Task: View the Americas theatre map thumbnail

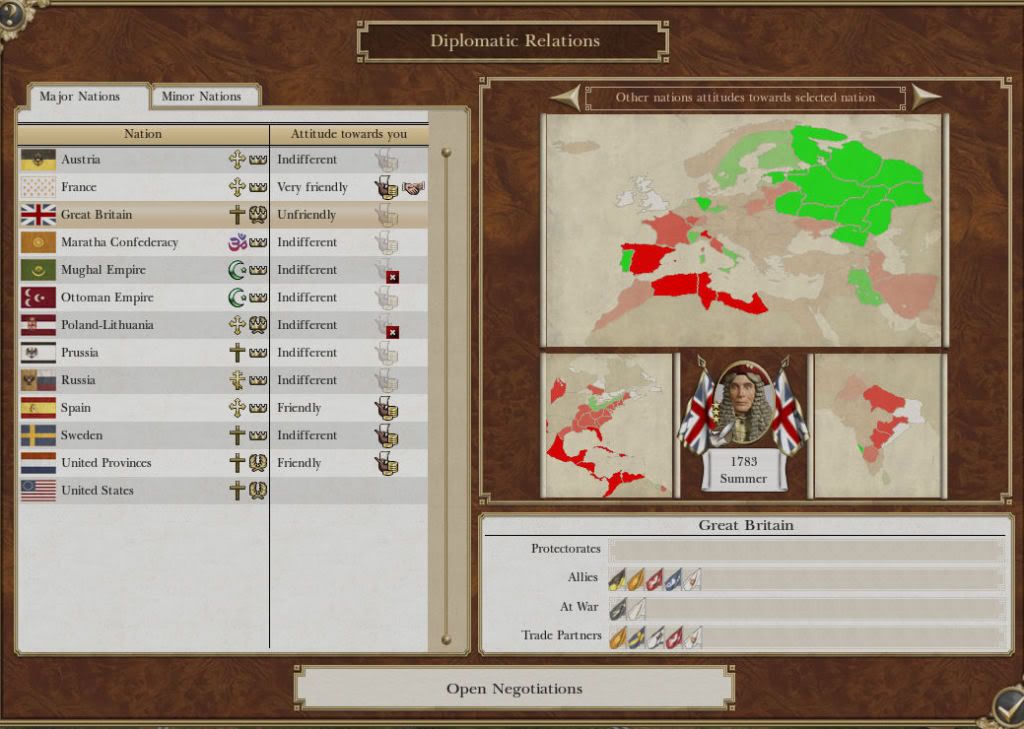Action: (x=607, y=425)
